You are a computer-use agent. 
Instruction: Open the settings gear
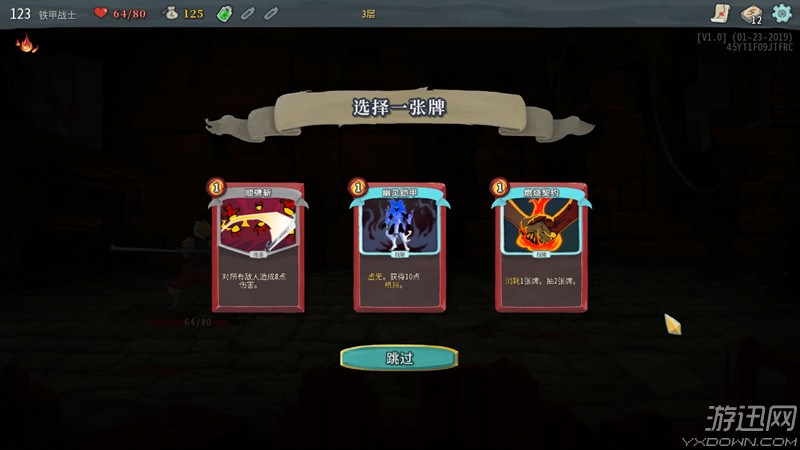781,13
